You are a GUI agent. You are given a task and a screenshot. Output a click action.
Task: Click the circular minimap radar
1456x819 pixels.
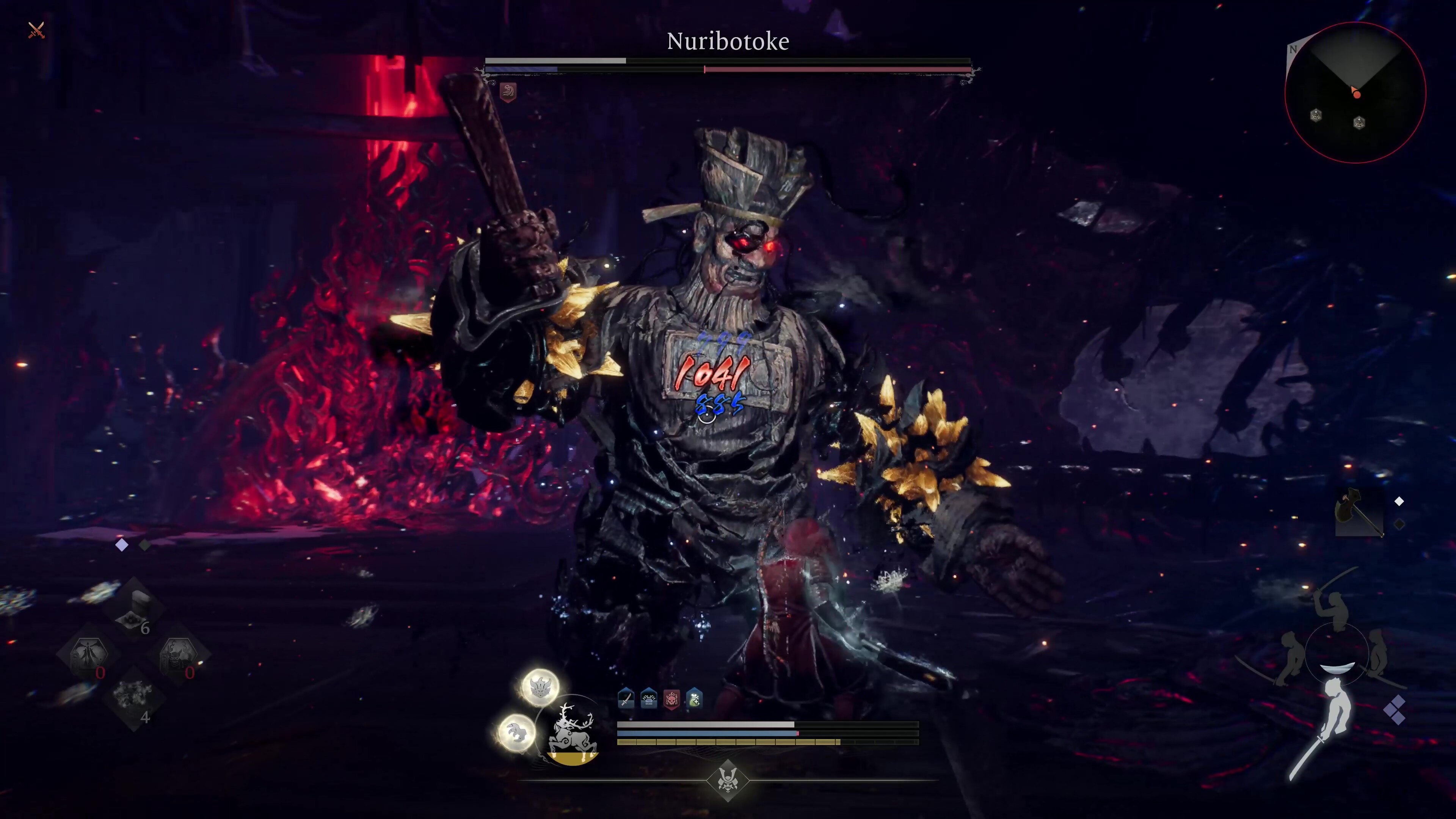pyautogui.click(x=1355, y=93)
